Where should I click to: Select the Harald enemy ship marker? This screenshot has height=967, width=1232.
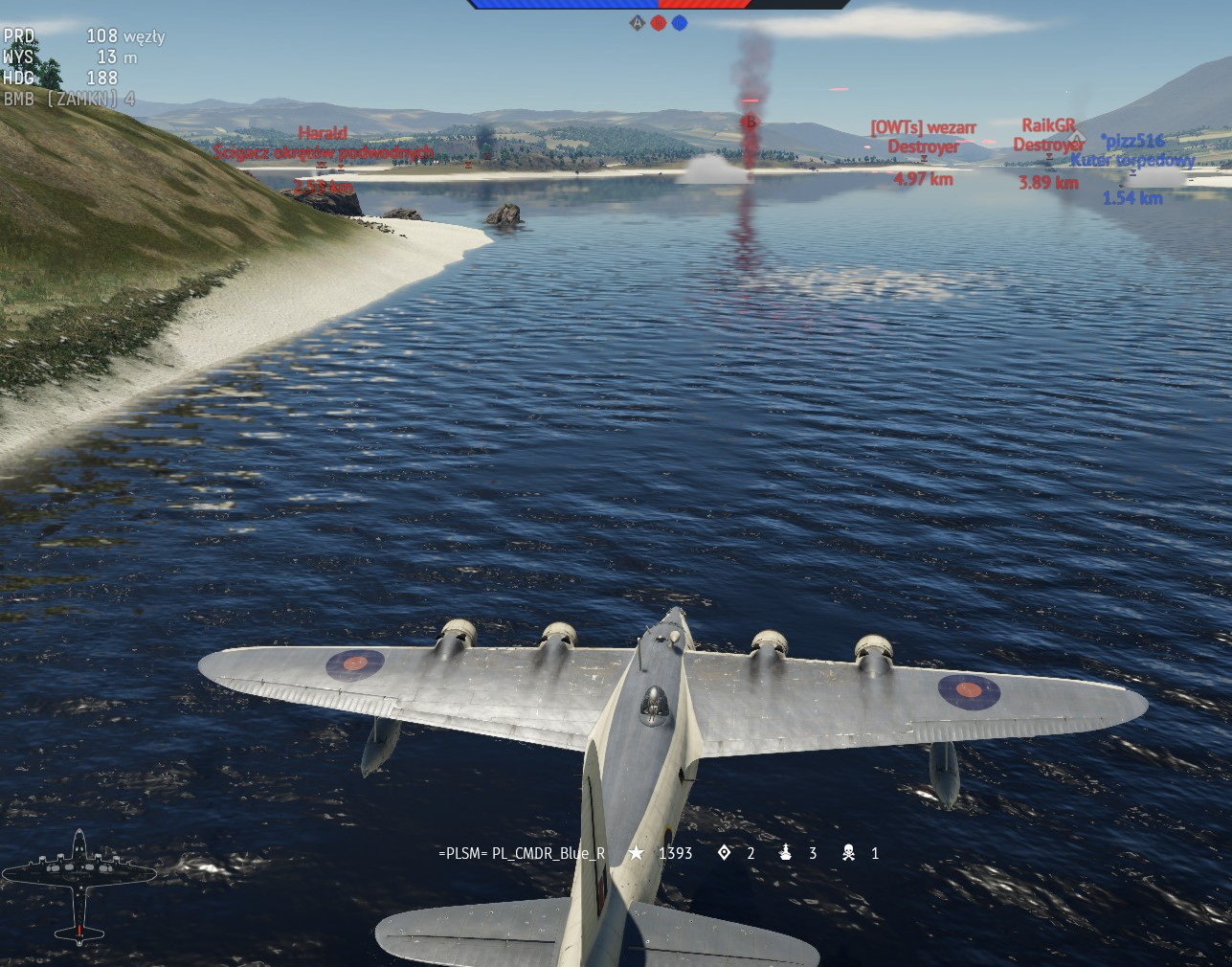(x=323, y=143)
